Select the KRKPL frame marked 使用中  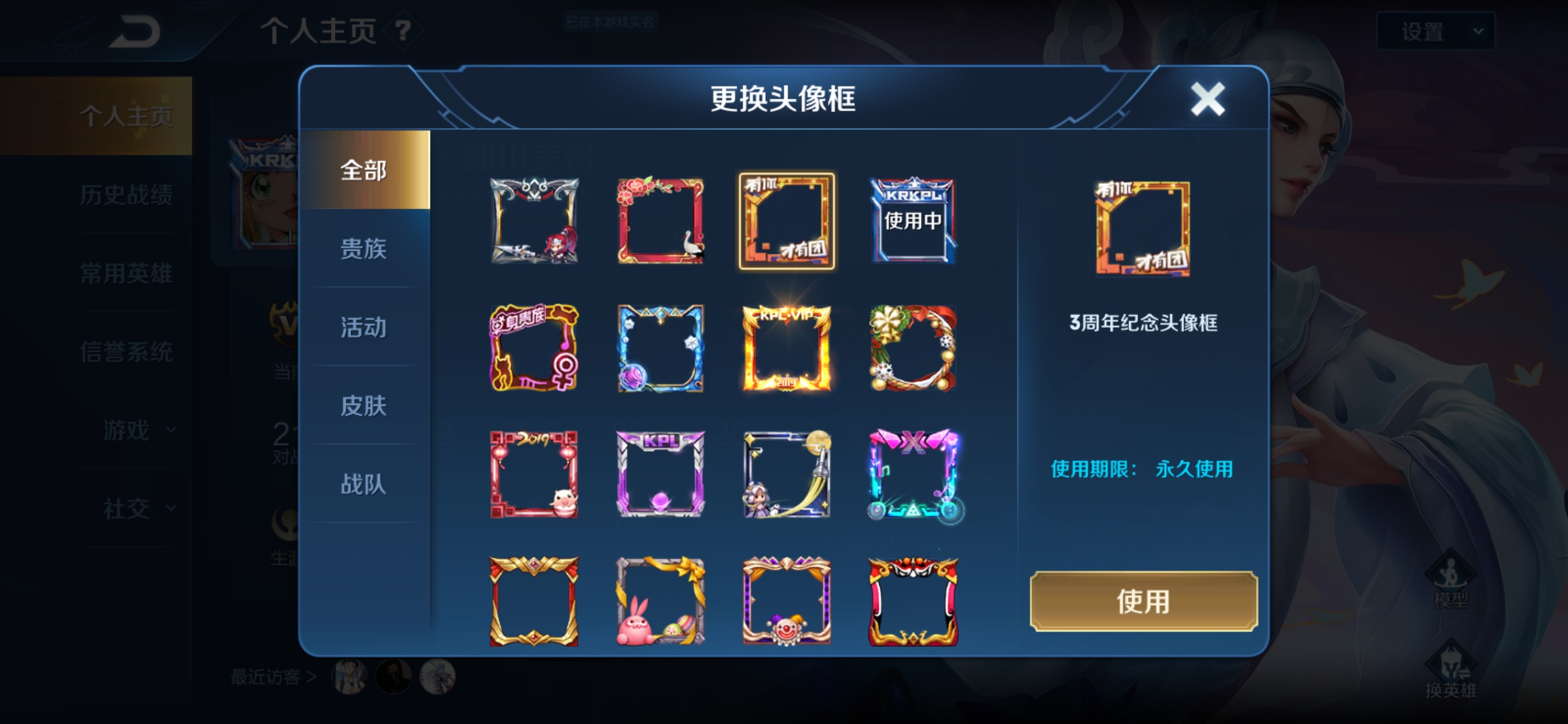(x=913, y=220)
